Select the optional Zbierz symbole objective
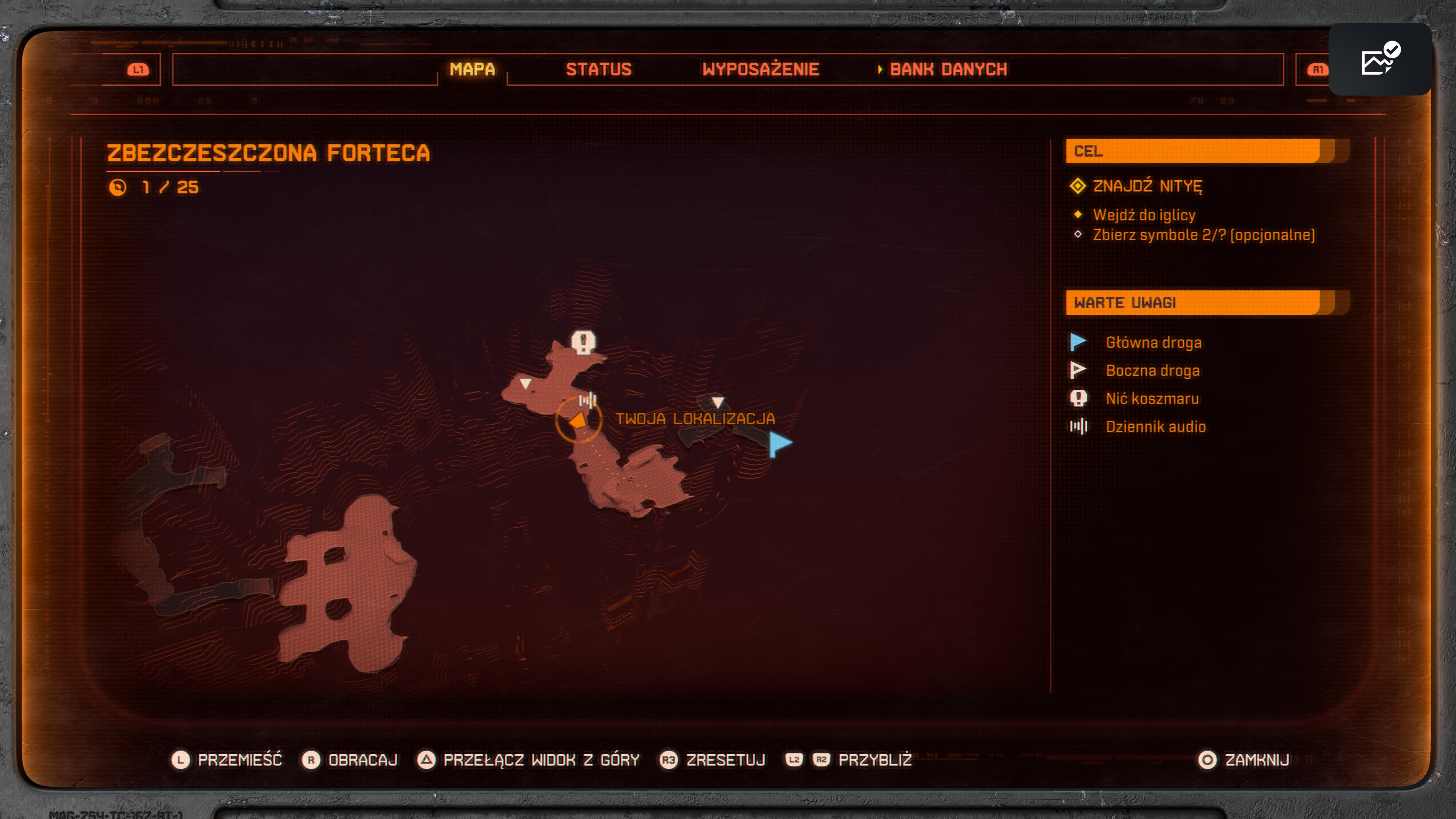The height and width of the screenshot is (819, 1456). point(1203,235)
